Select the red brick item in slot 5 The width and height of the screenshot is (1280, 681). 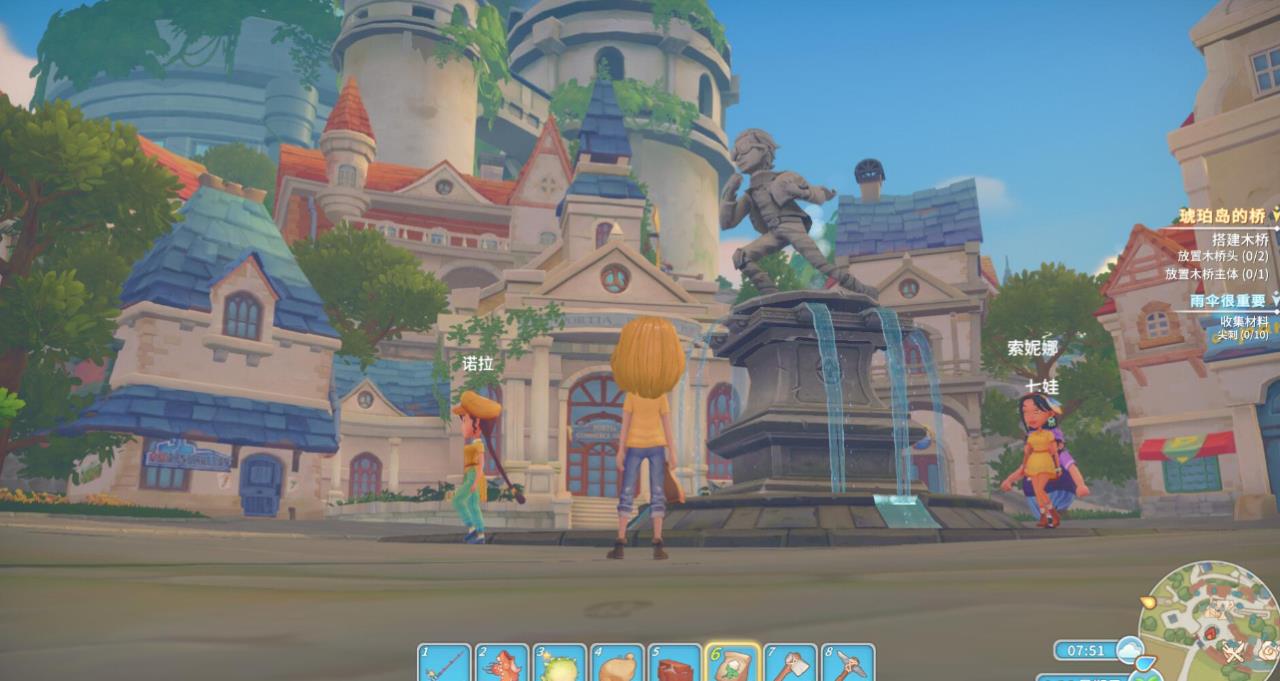pyautogui.click(x=675, y=664)
